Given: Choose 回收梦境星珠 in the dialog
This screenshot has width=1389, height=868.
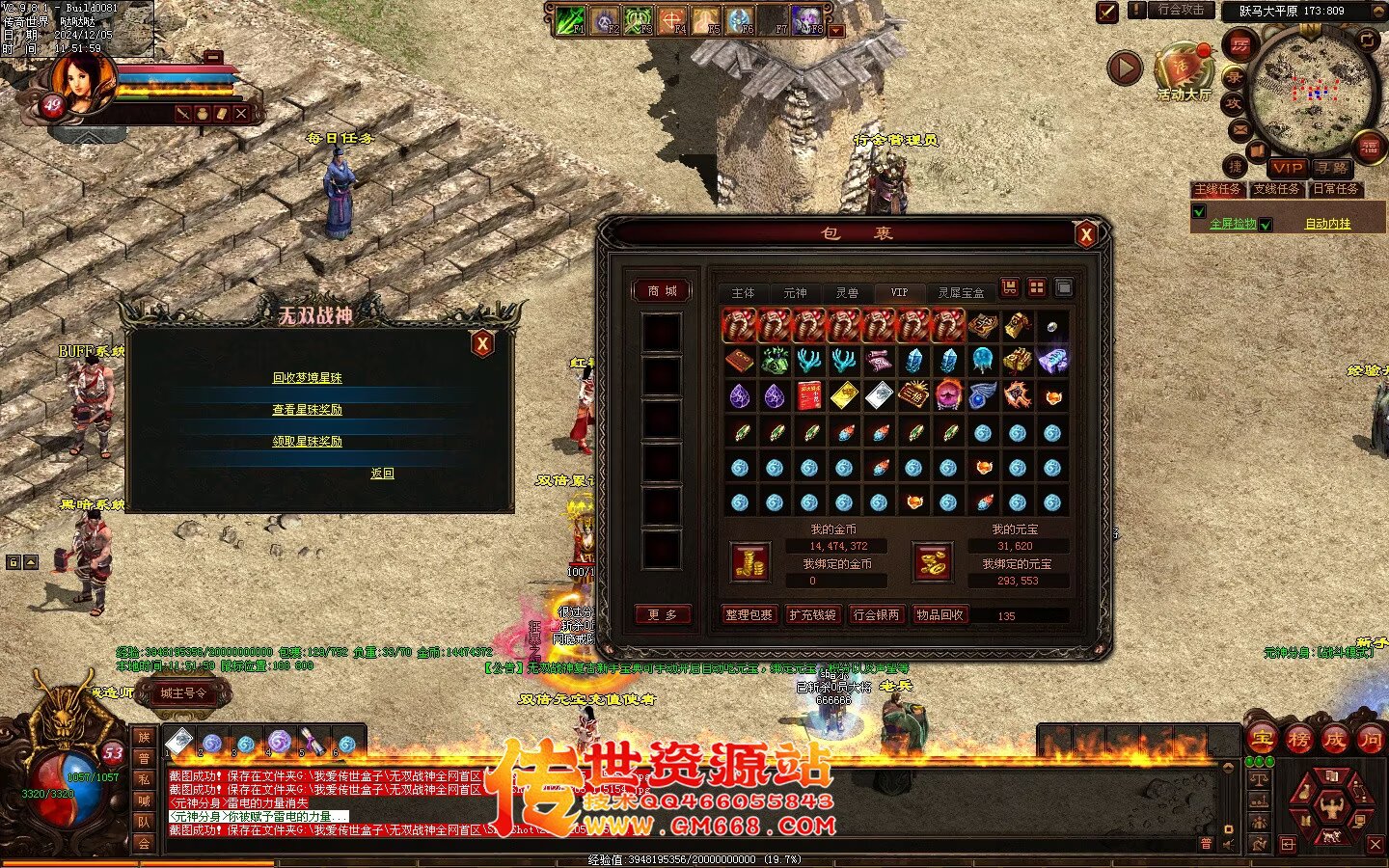Looking at the screenshot, I should [x=307, y=378].
